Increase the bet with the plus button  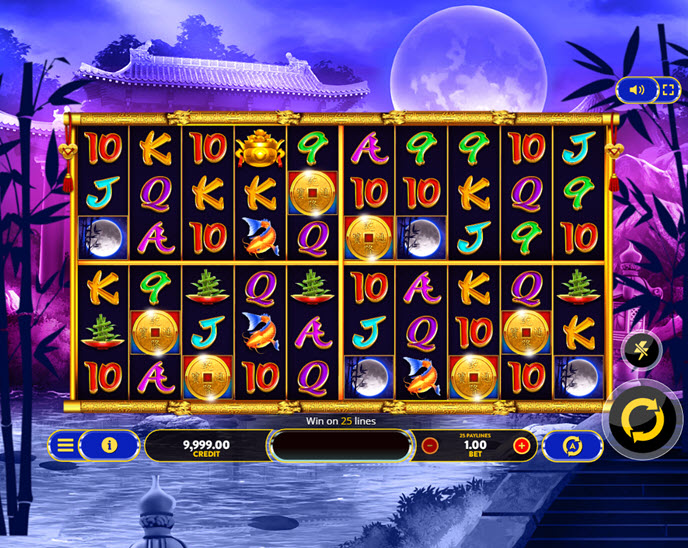(x=521, y=446)
